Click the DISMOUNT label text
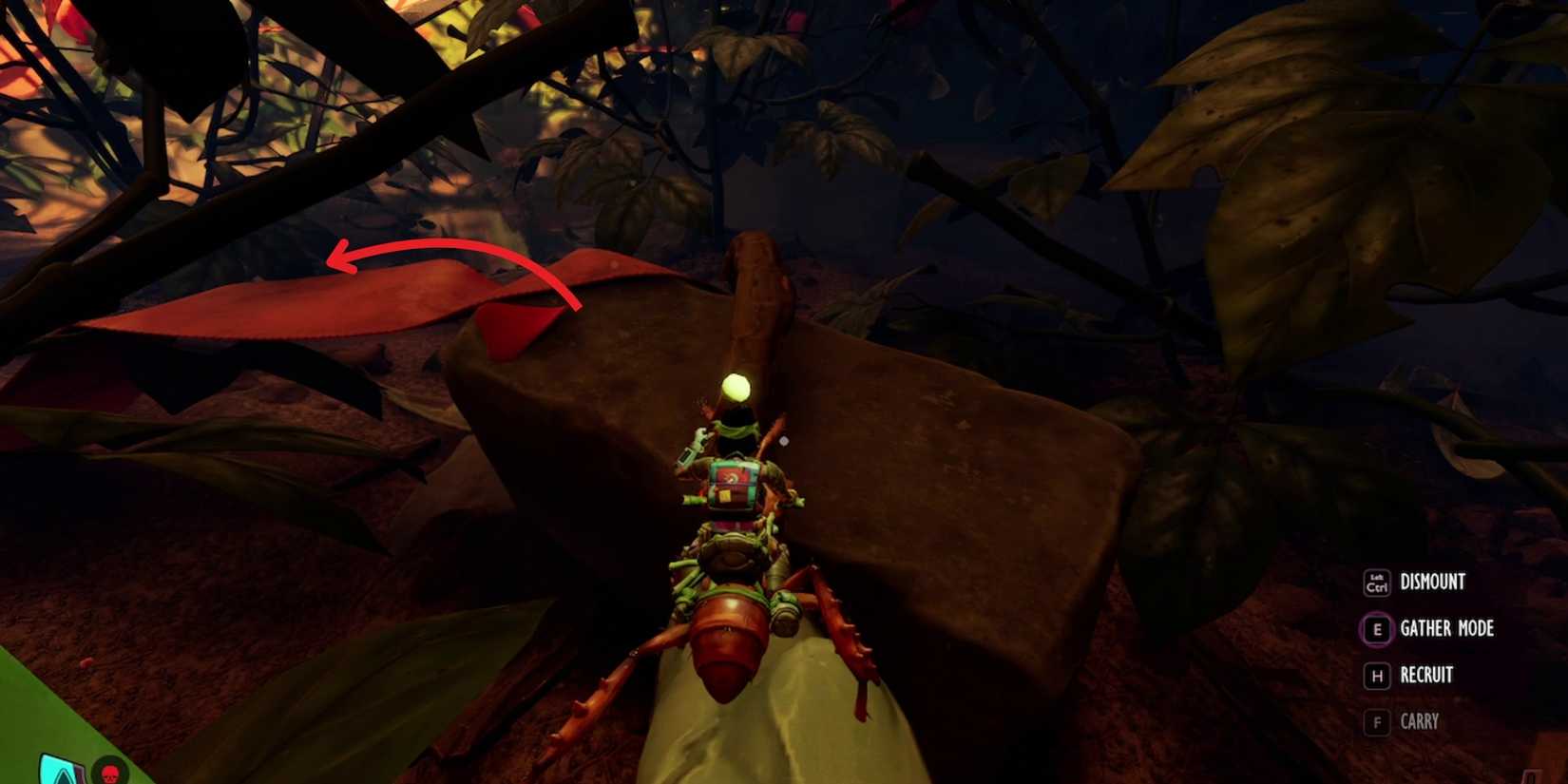This screenshot has height=784, width=1568. tap(1433, 582)
